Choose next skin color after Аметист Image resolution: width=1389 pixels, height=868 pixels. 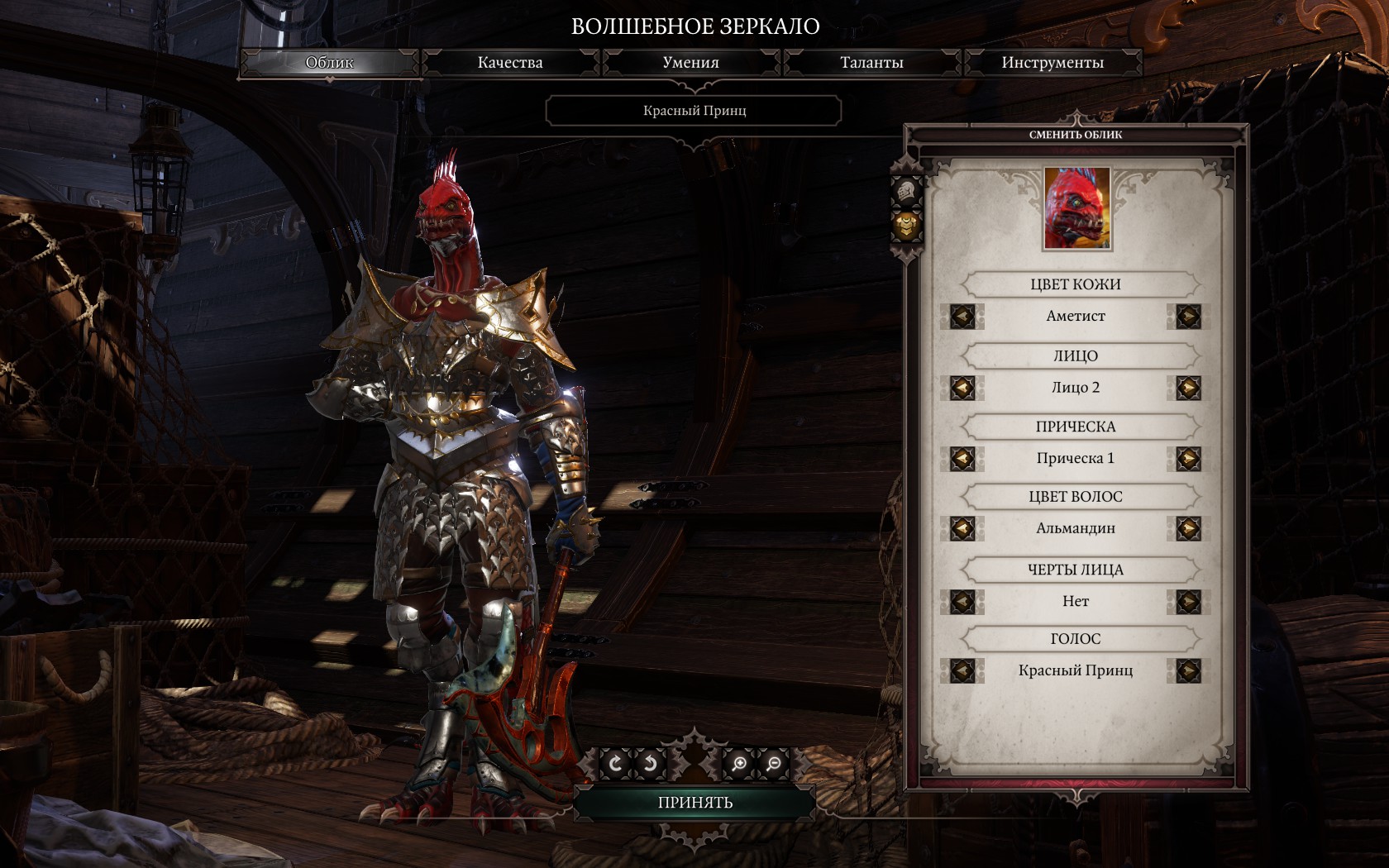(1188, 317)
